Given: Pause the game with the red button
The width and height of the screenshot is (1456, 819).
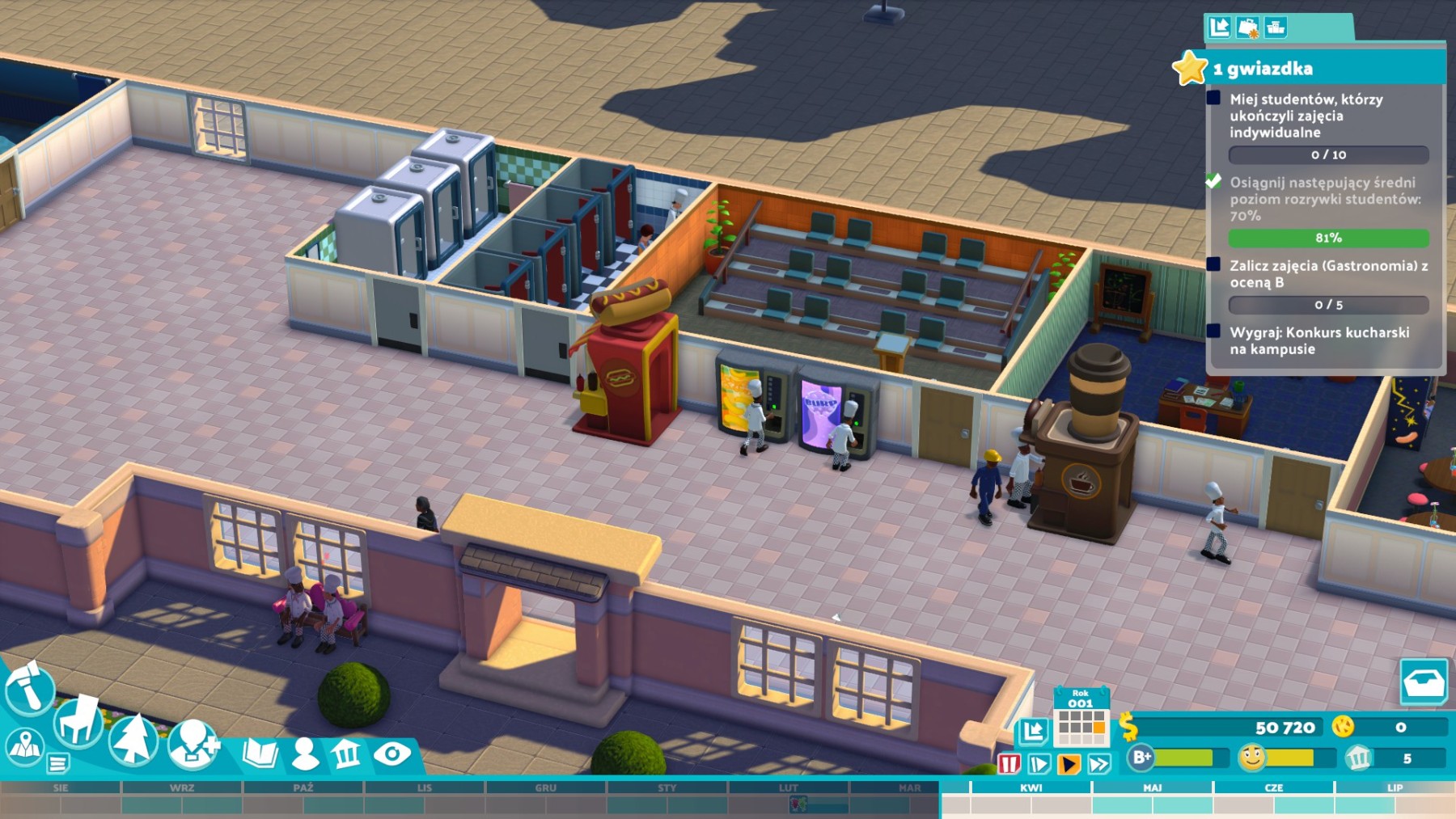Looking at the screenshot, I should (1009, 763).
